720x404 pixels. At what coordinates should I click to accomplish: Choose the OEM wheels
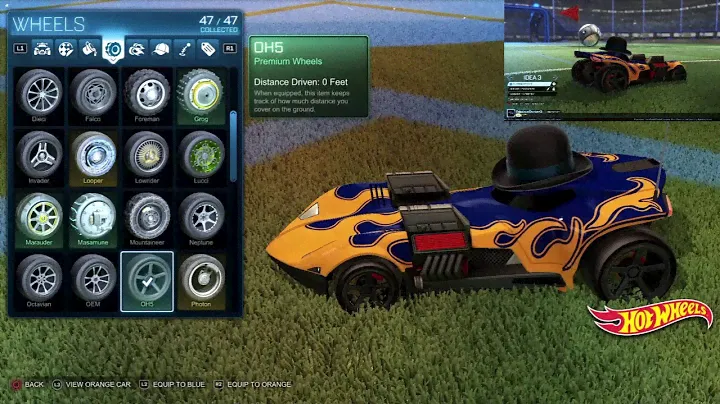point(94,280)
